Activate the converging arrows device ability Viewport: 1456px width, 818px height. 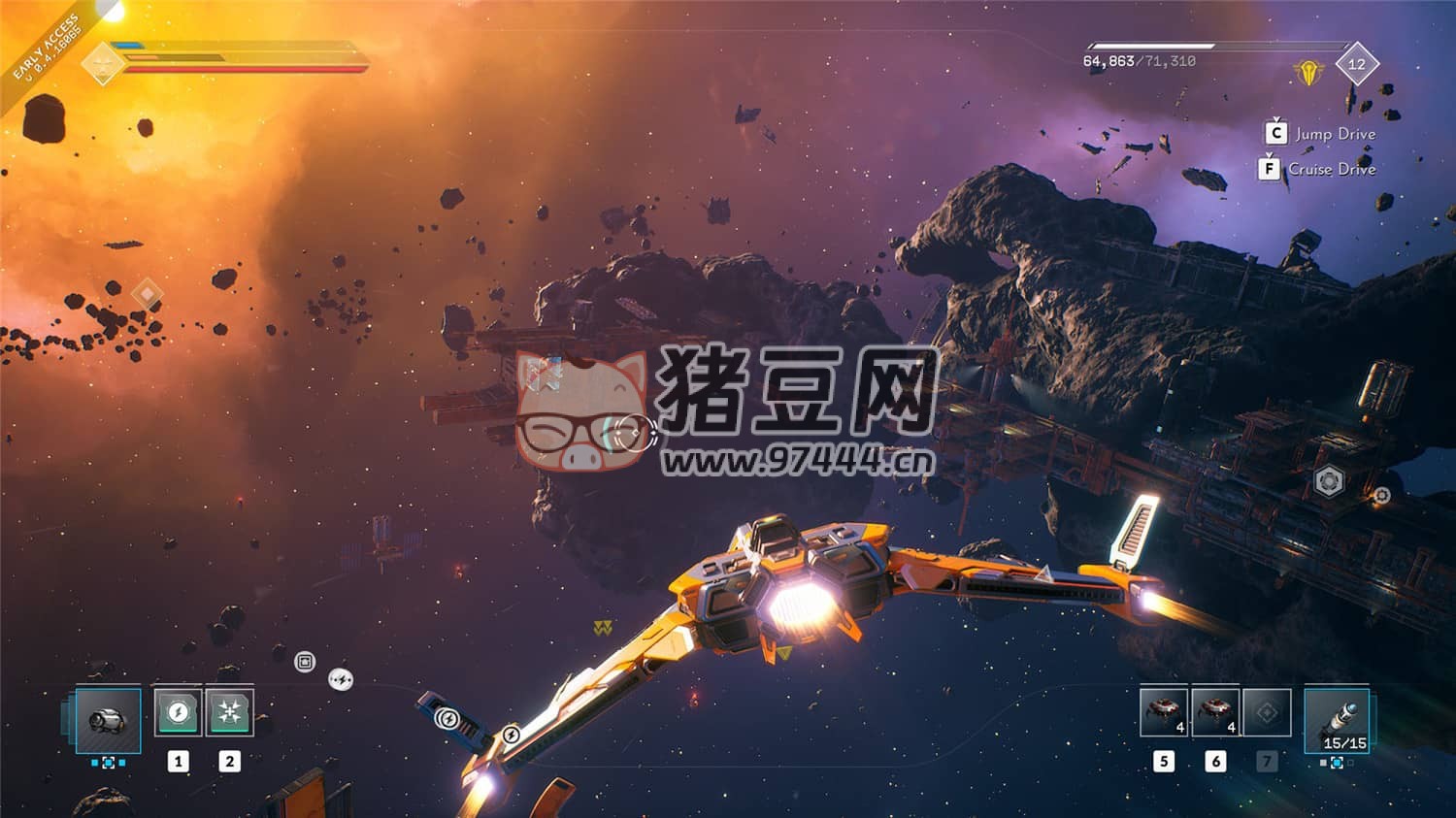click(x=229, y=713)
